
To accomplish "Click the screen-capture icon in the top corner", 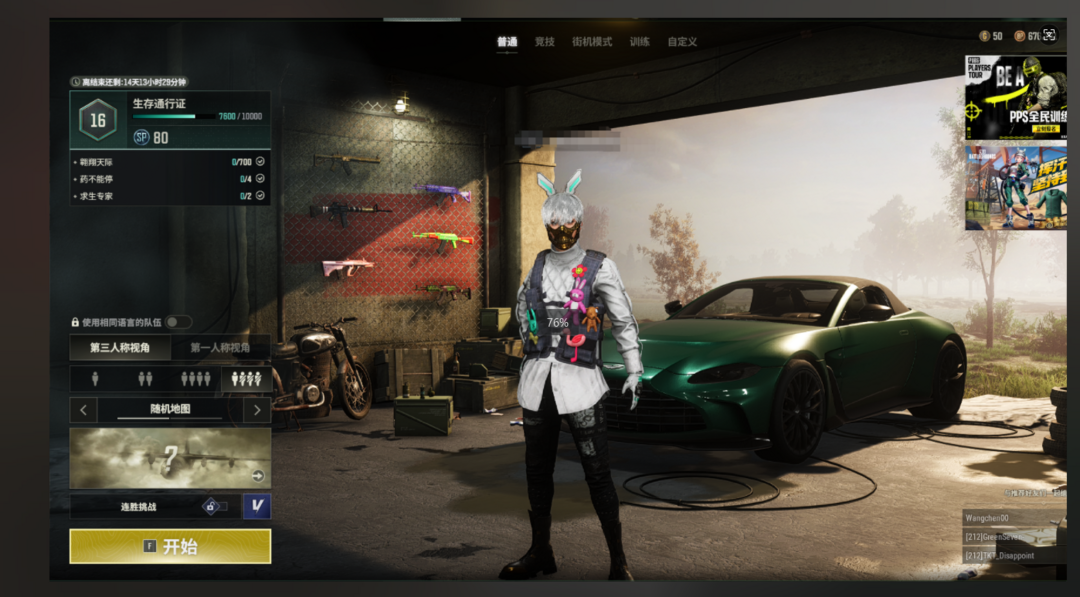I will coord(1048,35).
